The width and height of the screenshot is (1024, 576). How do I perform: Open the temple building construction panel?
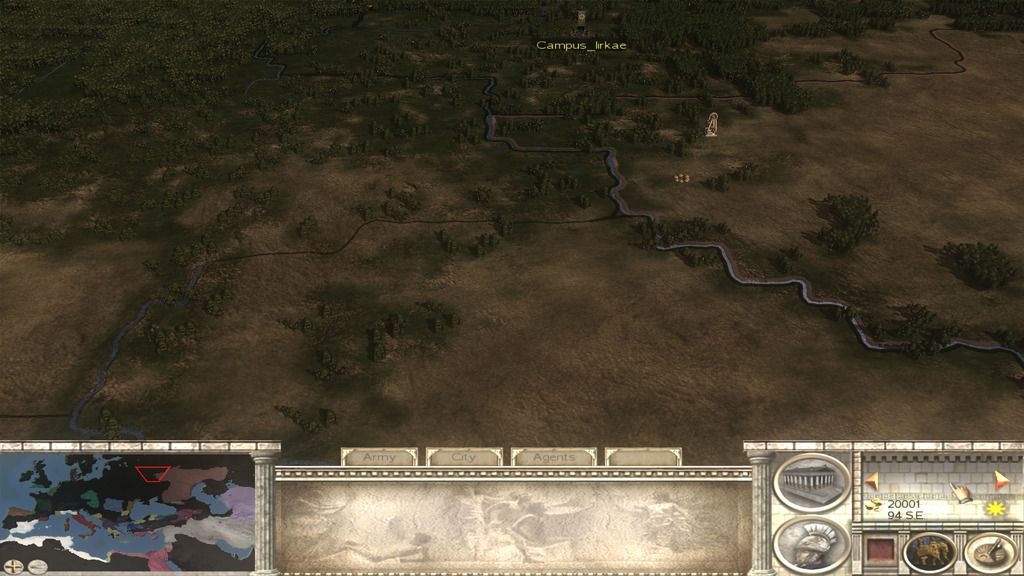pos(811,482)
